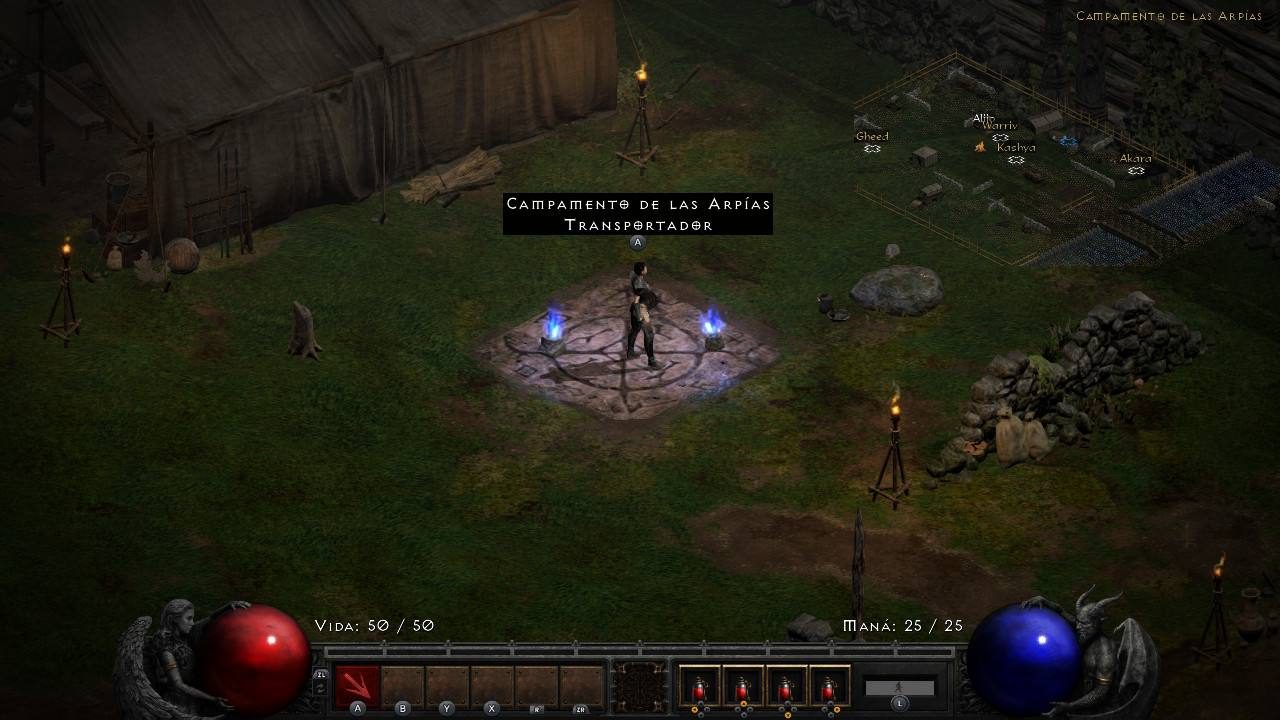1280x720 pixels.
Task: Choose the Warriv marker on the map
Action: pos(1000,137)
